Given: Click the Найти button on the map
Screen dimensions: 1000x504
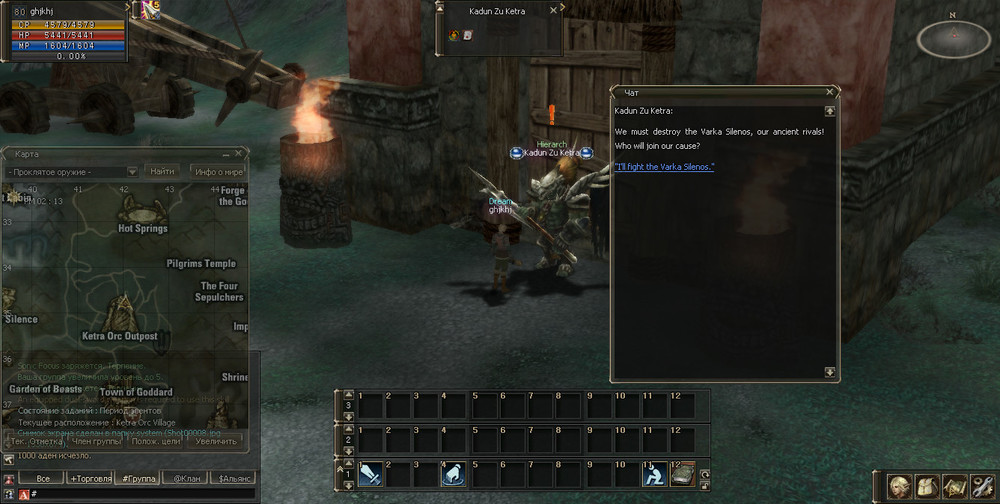Looking at the screenshot, I should tap(162, 172).
